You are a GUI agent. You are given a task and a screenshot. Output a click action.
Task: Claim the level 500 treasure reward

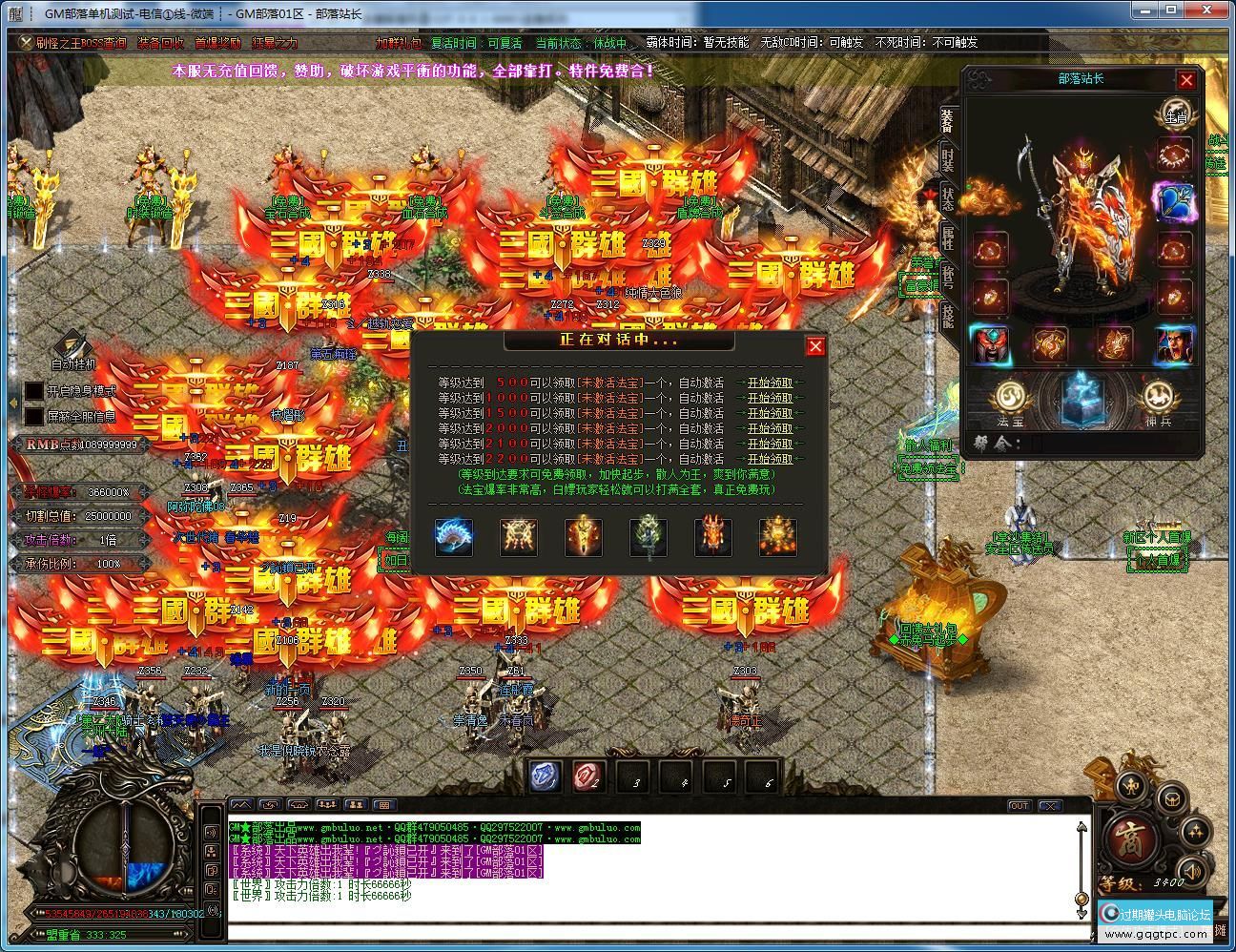[770, 383]
